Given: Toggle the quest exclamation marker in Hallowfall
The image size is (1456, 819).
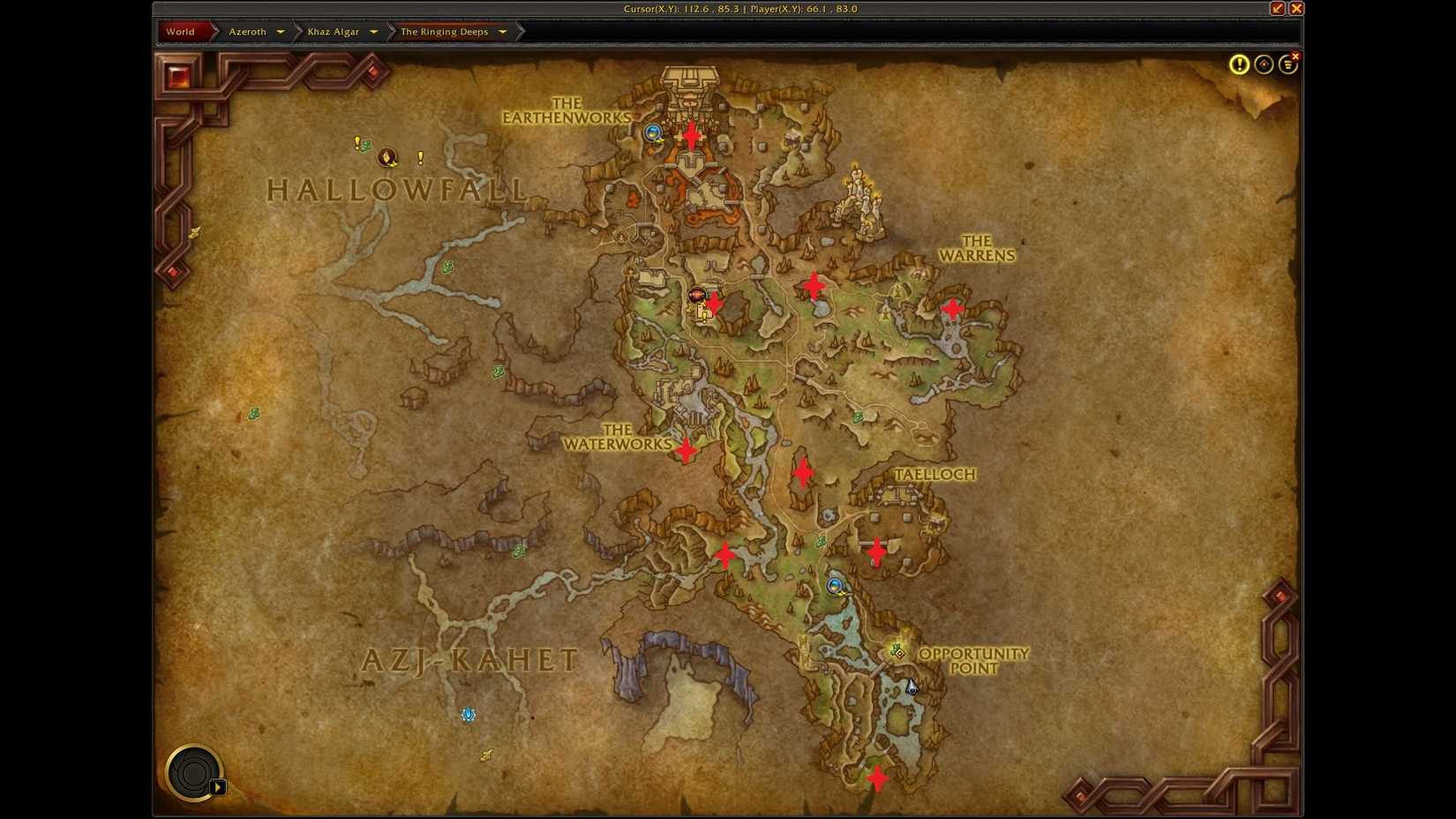Looking at the screenshot, I should (356, 141).
